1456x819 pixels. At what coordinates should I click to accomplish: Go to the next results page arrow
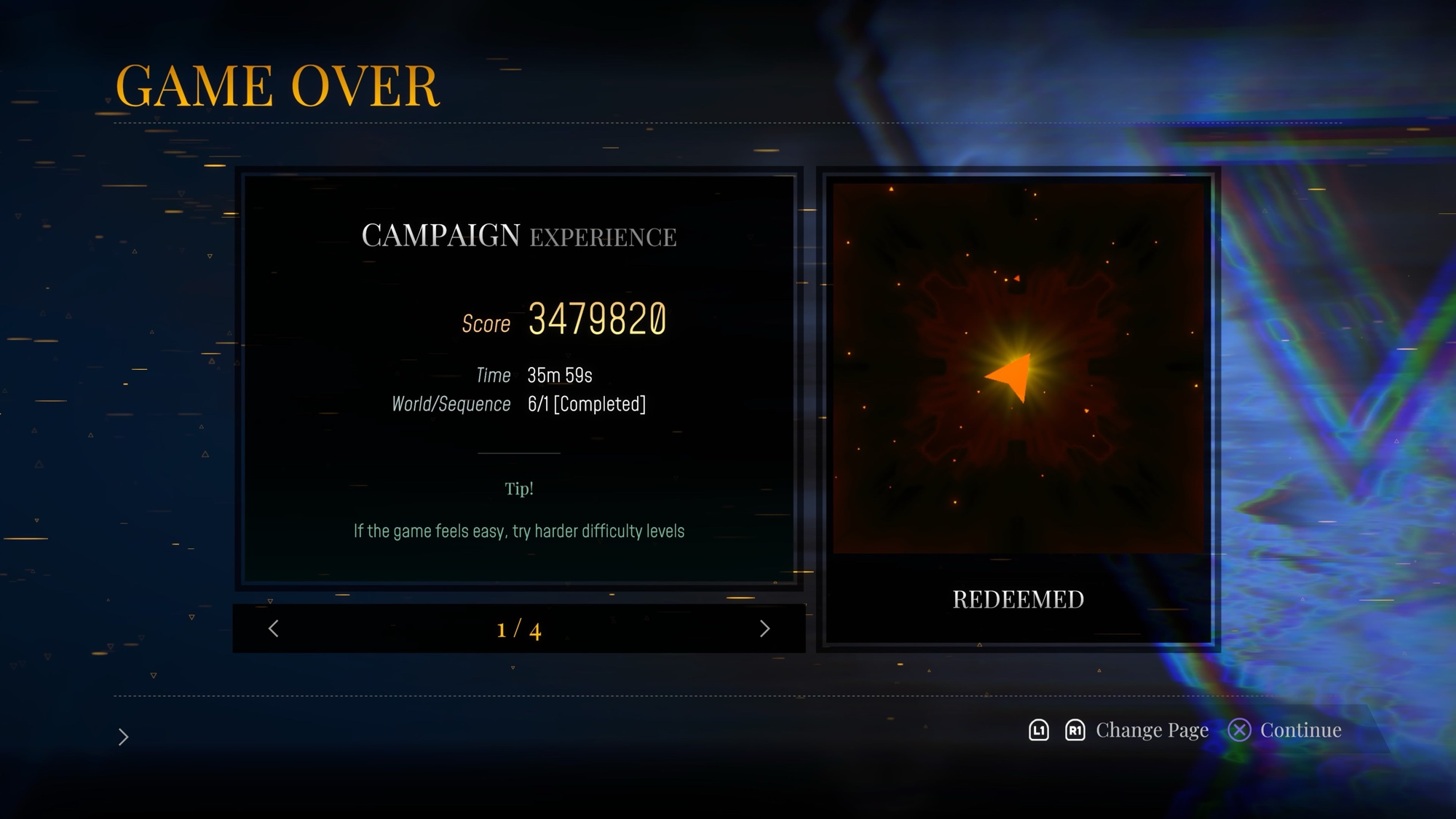pyautogui.click(x=764, y=629)
